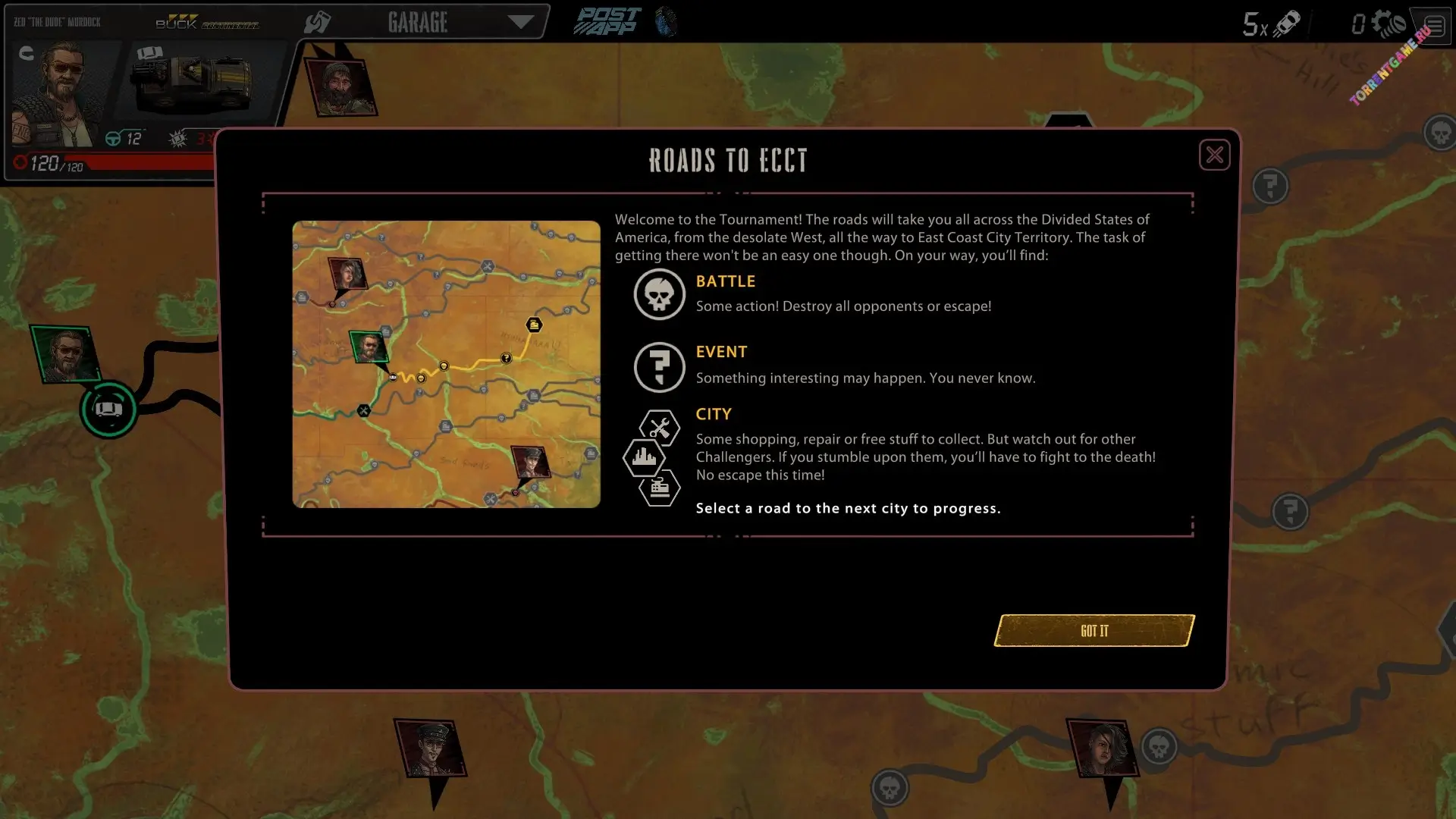Open the Post App

pyautogui.click(x=607, y=22)
